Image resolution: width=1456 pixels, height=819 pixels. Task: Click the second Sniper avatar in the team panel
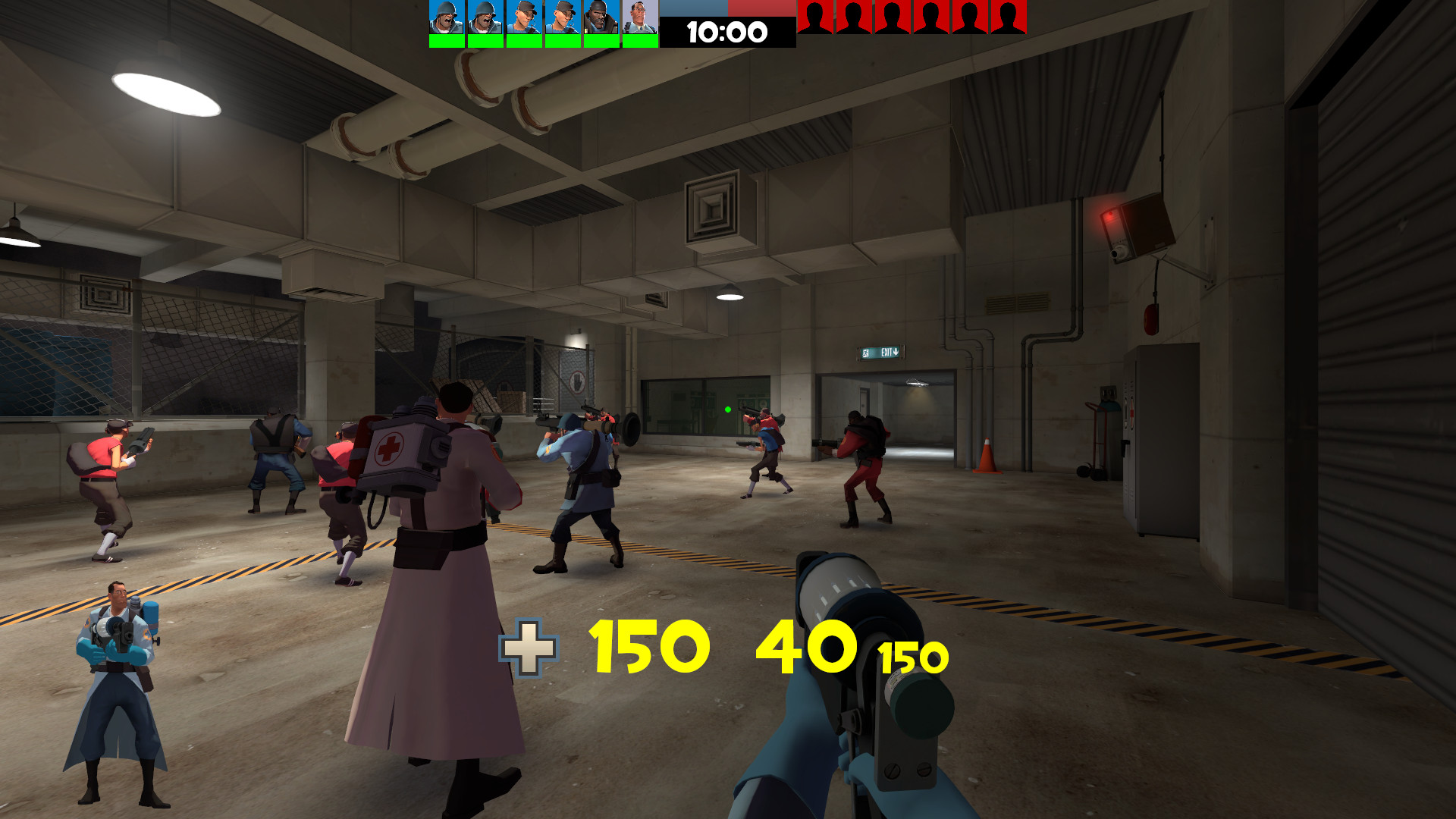tap(563, 17)
